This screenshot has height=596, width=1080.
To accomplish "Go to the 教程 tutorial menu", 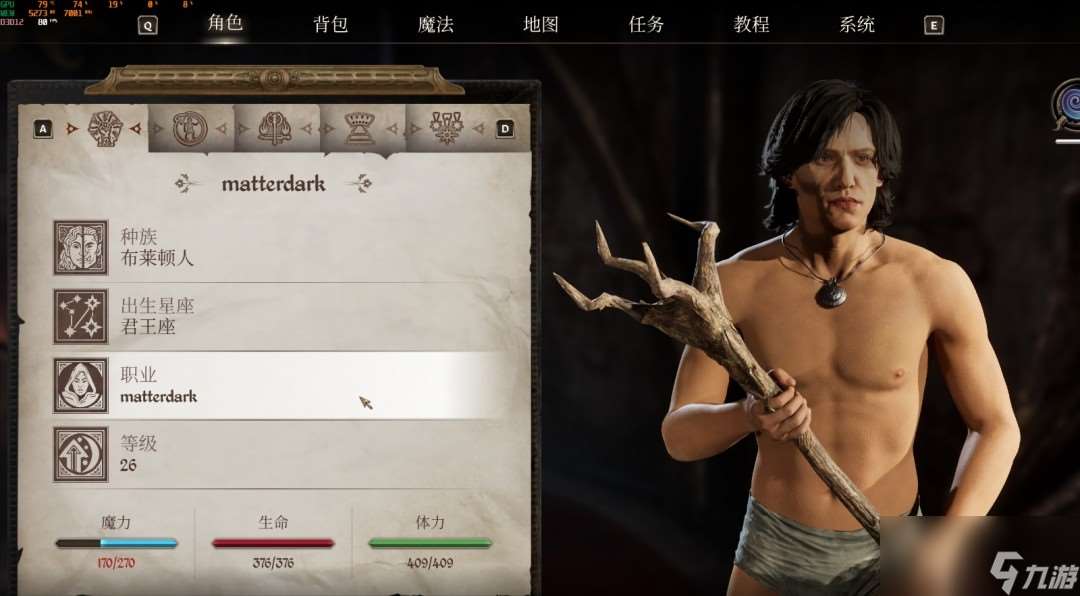I will coord(751,24).
